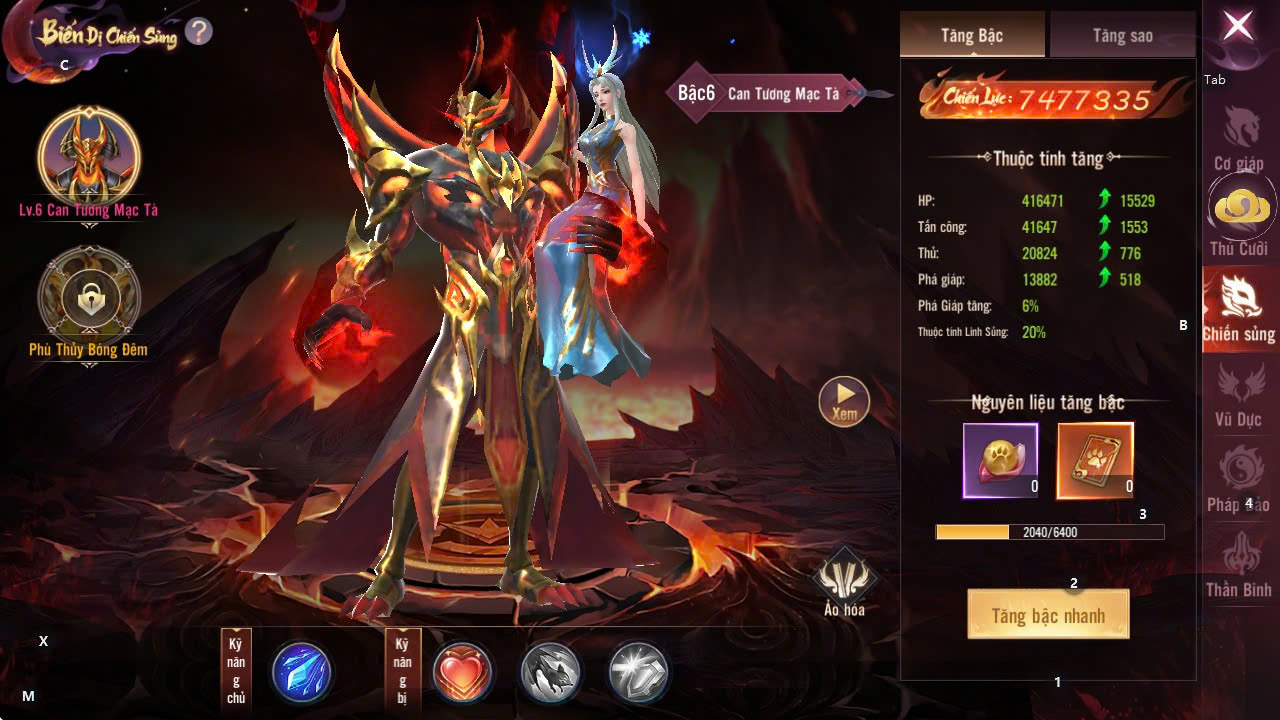This screenshot has height=720, width=1280.
Task: Open the Ảo hóa feature
Action: [x=844, y=580]
